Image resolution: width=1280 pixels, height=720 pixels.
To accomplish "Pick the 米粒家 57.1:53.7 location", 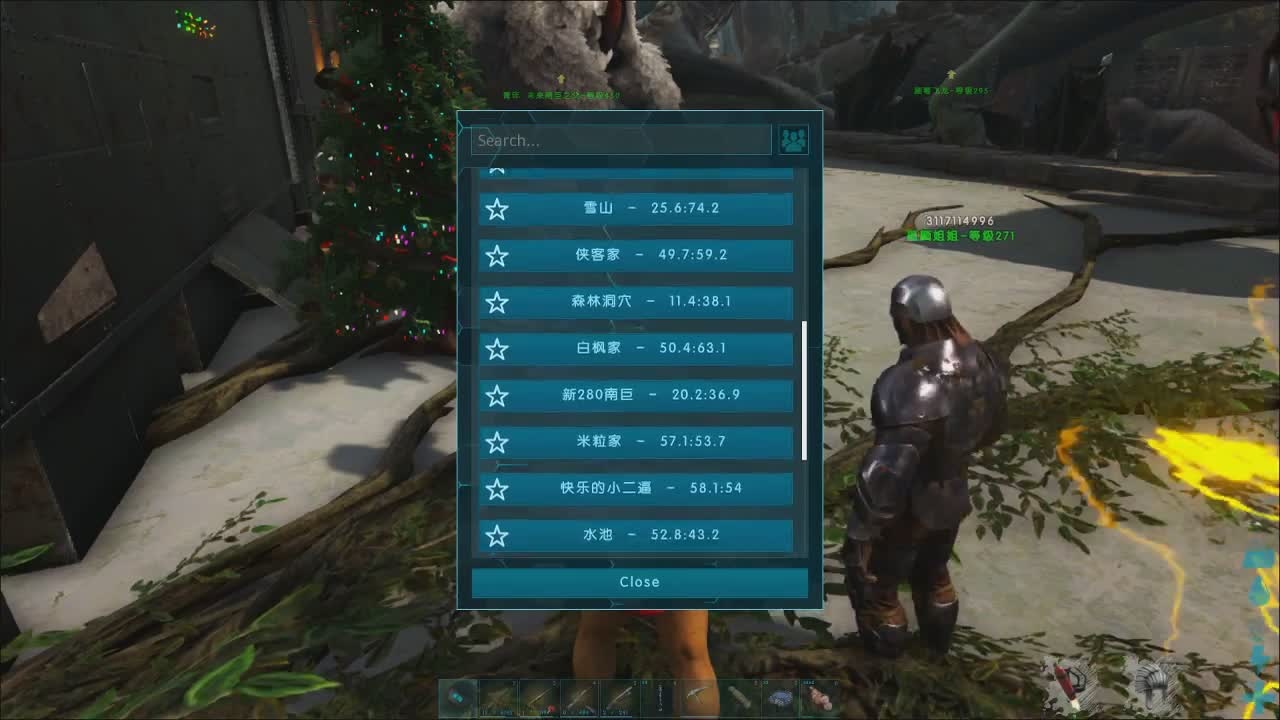I will 650,441.
